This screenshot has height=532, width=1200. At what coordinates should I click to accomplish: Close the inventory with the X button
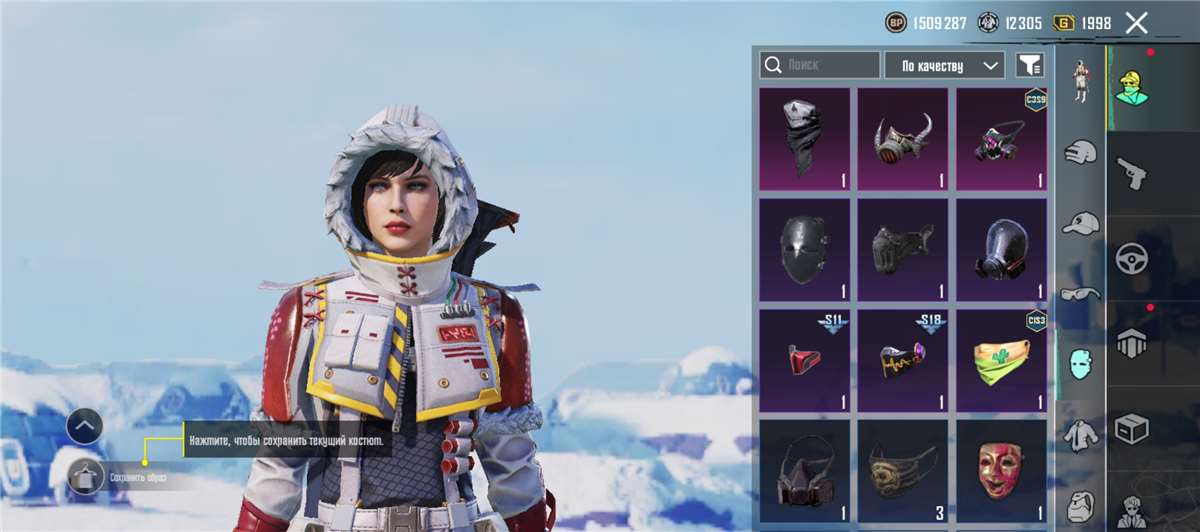coord(1136,23)
